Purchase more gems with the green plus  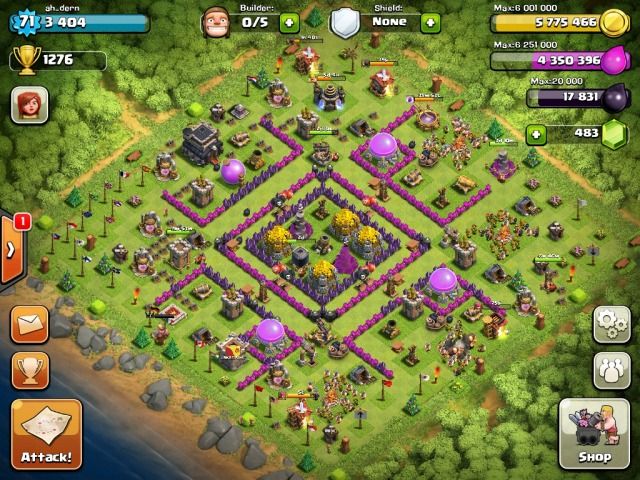coord(538,133)
